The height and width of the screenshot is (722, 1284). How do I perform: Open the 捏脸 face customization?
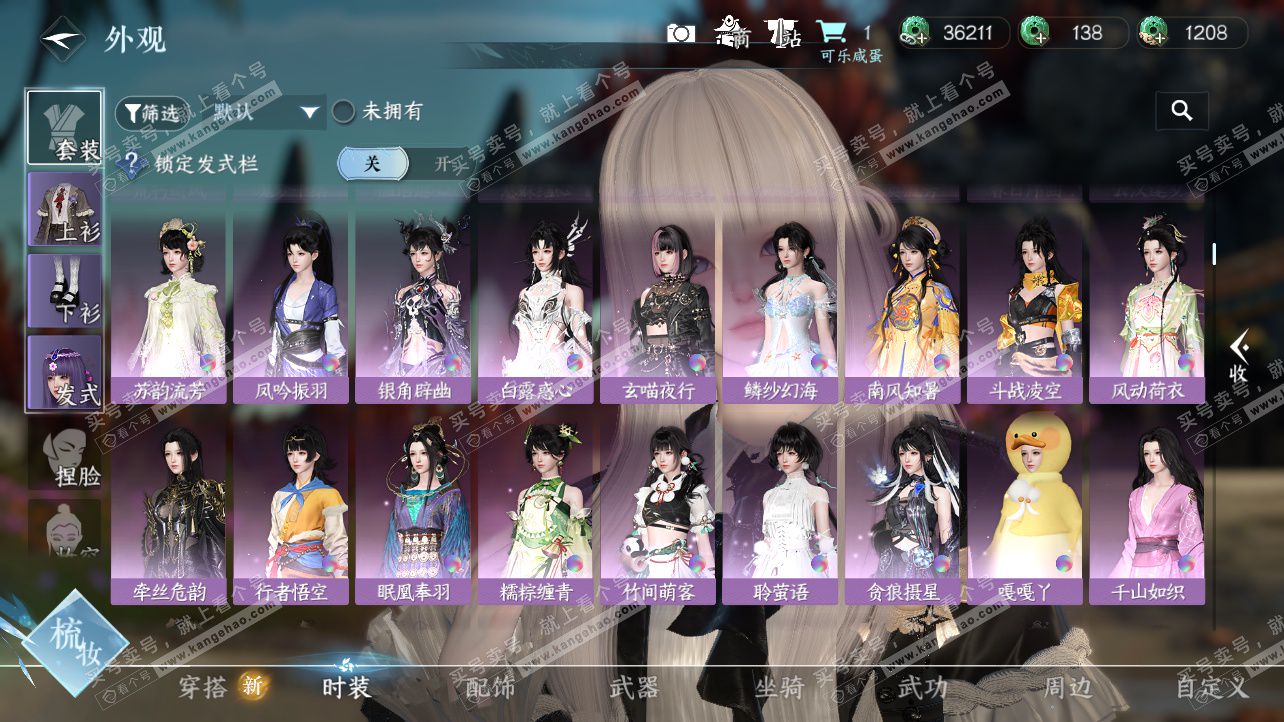(x=65, y=455)
